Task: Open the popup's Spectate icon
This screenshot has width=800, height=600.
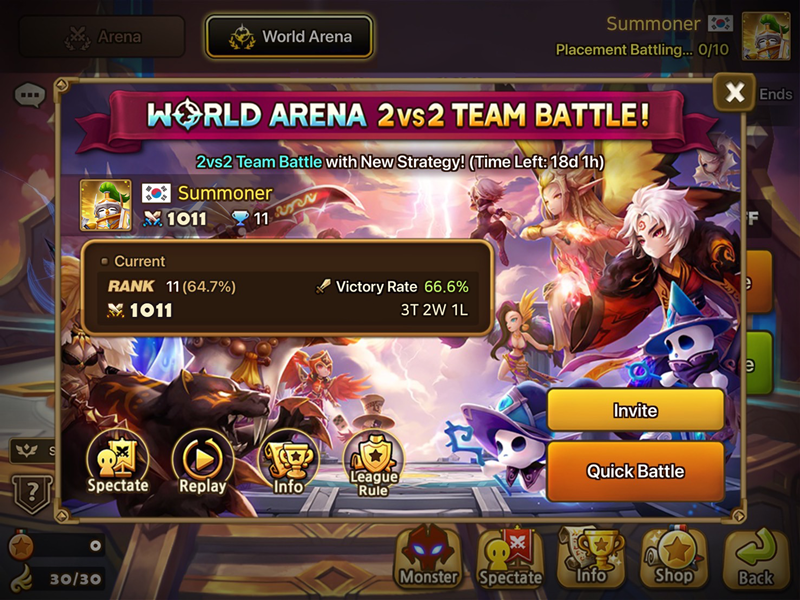Action: (118, 462)
